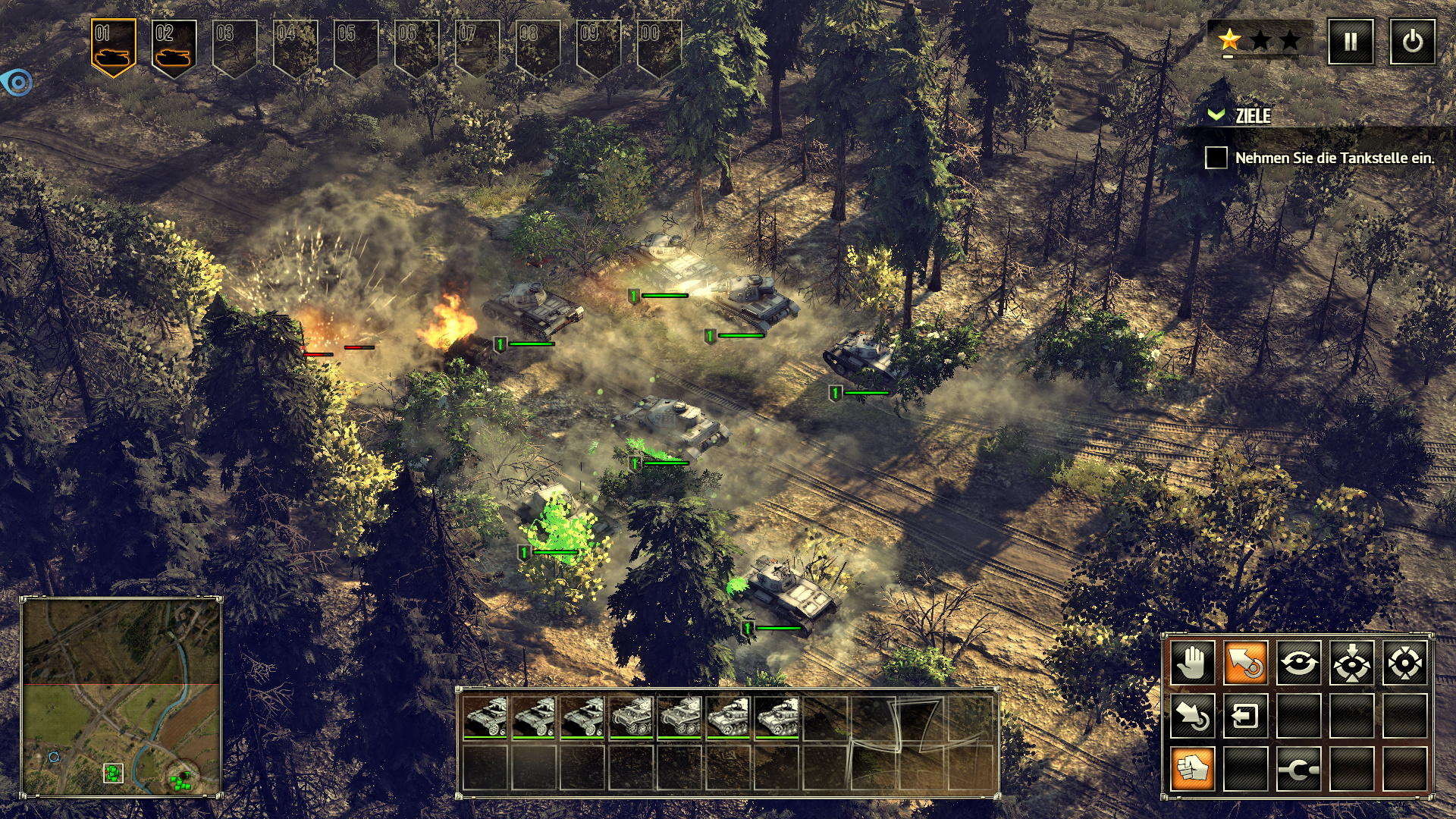Activate the tow hook command

point(1298,769)
